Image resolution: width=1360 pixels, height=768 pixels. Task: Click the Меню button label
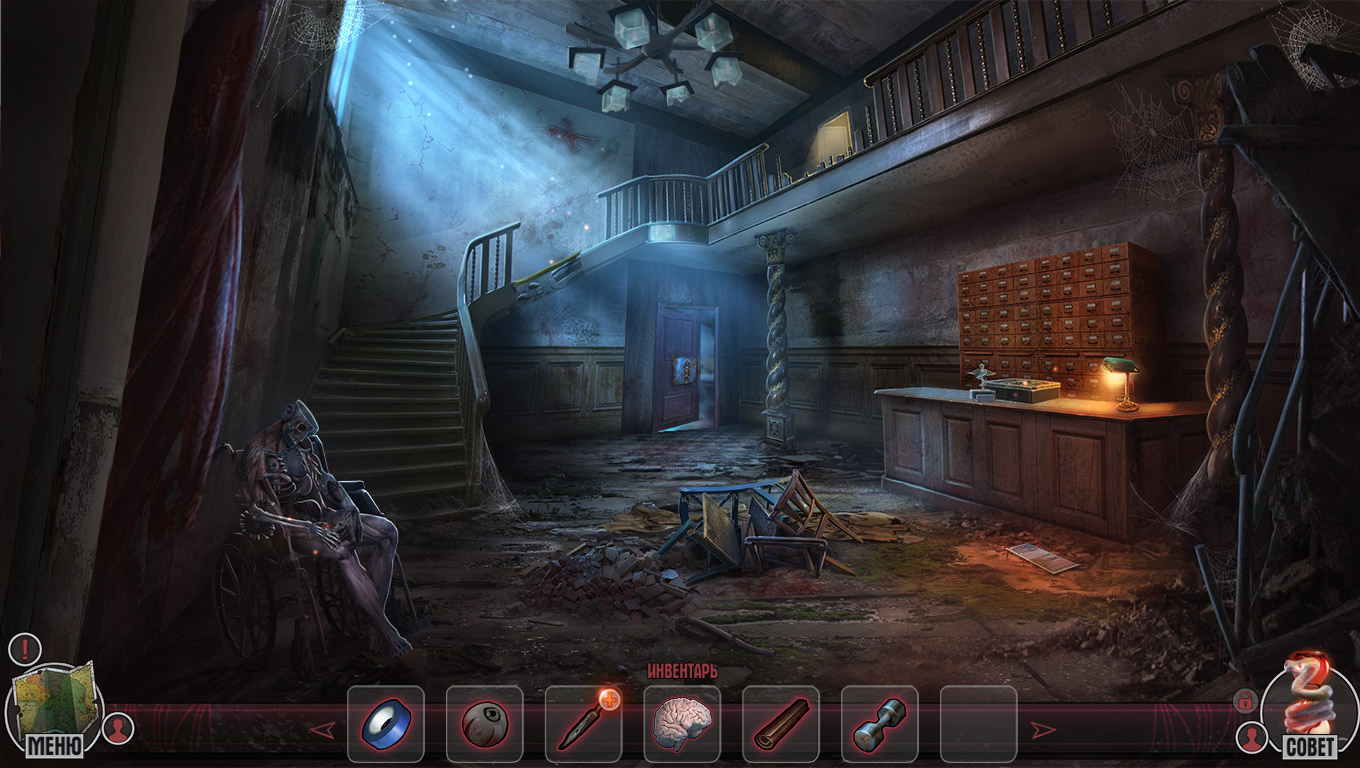pyautogui.click(x=54, y=745)
